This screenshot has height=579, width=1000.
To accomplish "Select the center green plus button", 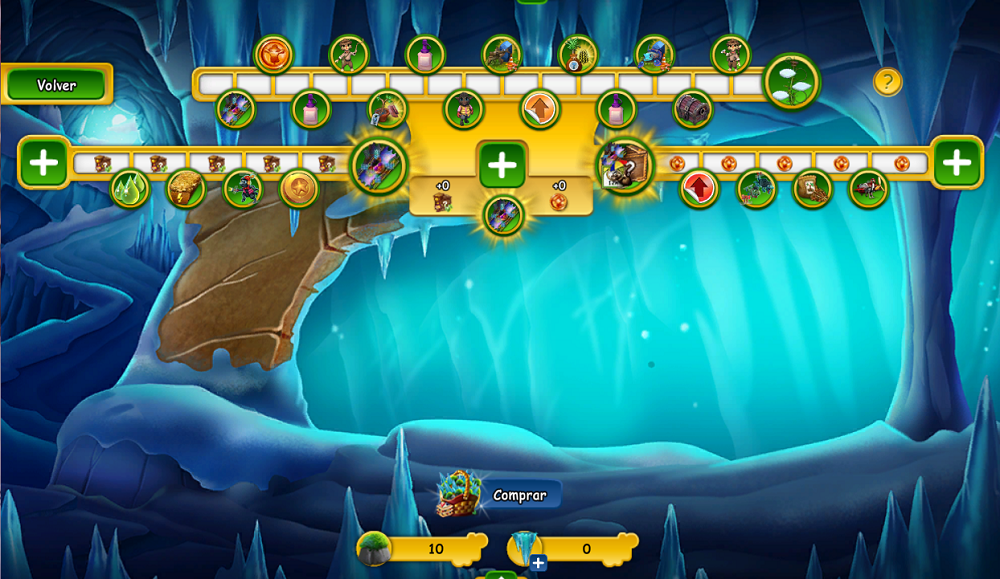I will pyautogui.click(x=502, y=164).
